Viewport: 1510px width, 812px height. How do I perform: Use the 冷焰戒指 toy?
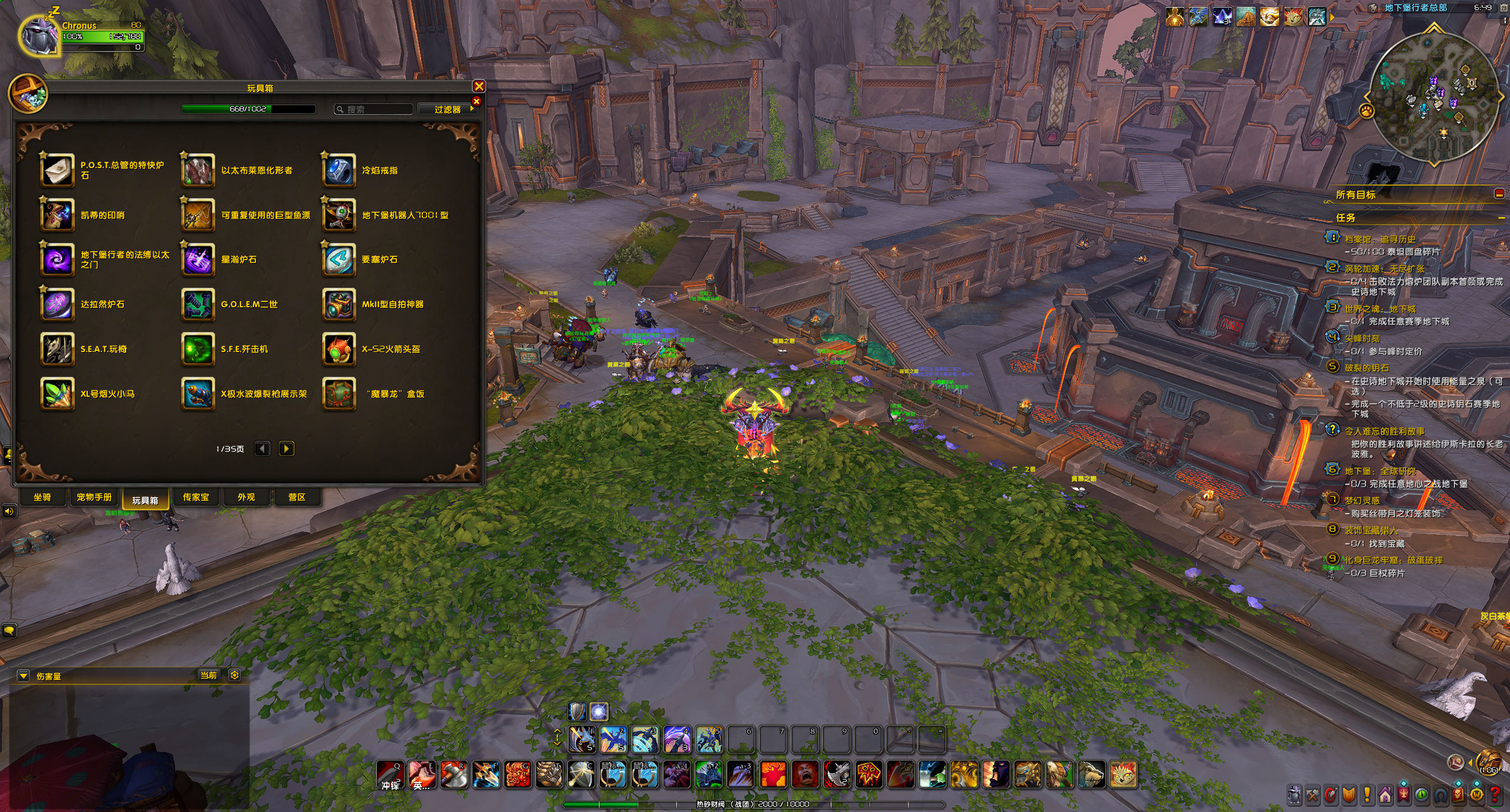(339, 170)
